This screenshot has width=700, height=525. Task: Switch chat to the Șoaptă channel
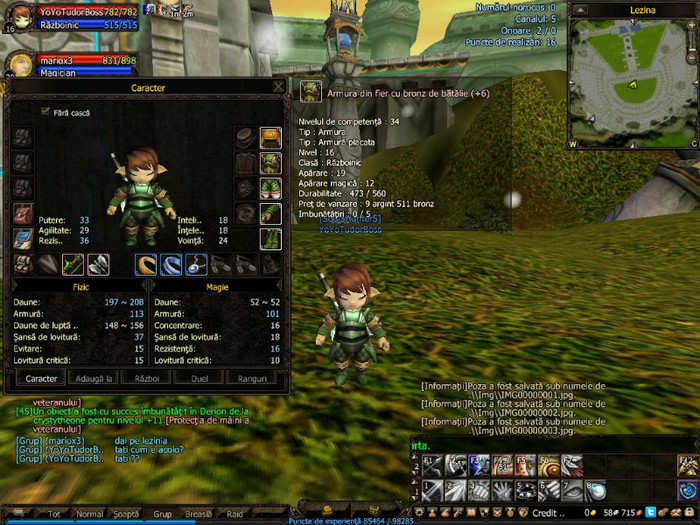point(126,513)
